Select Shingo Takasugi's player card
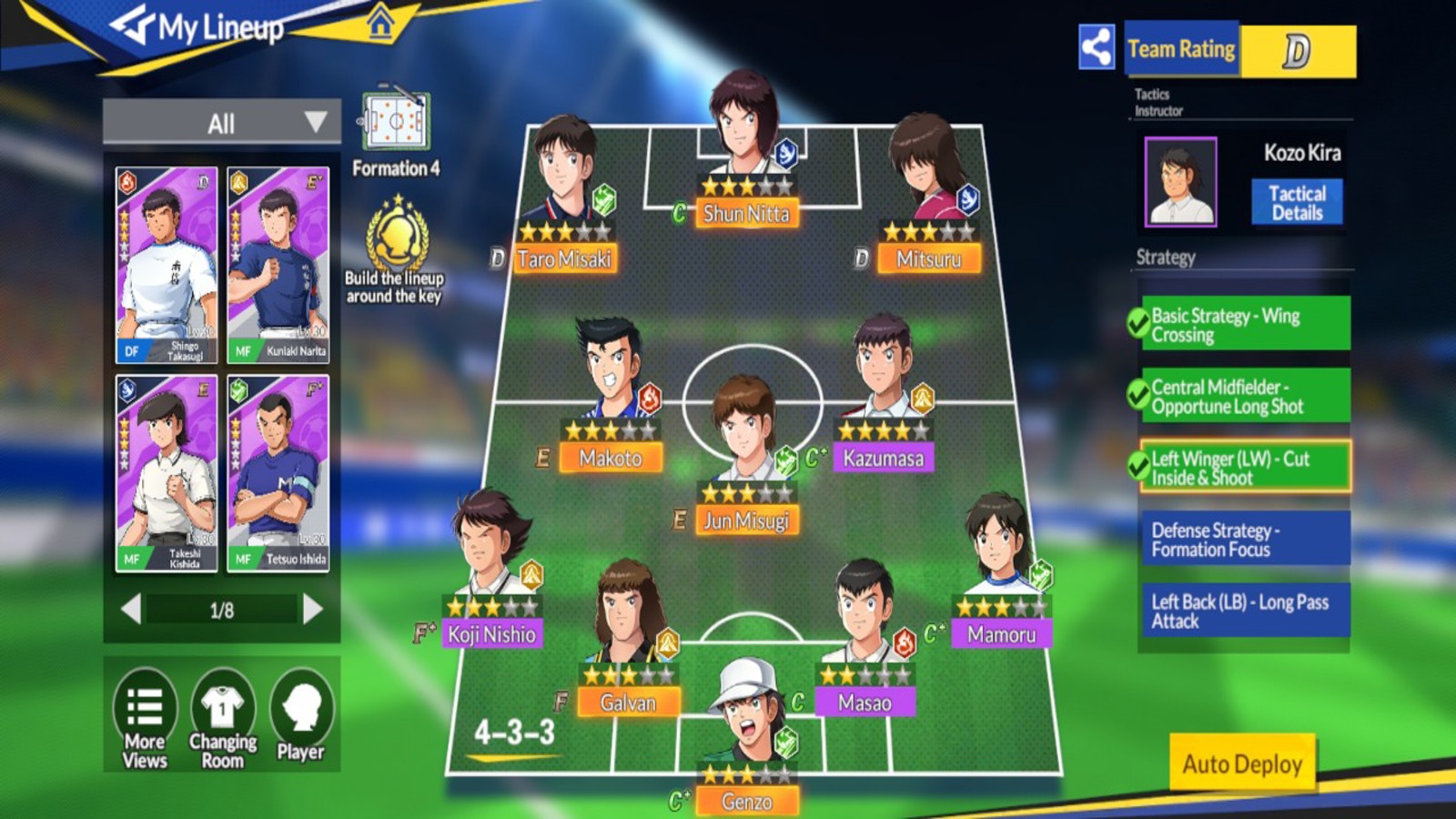This screenshot has height=819, width=1456. 167,264
